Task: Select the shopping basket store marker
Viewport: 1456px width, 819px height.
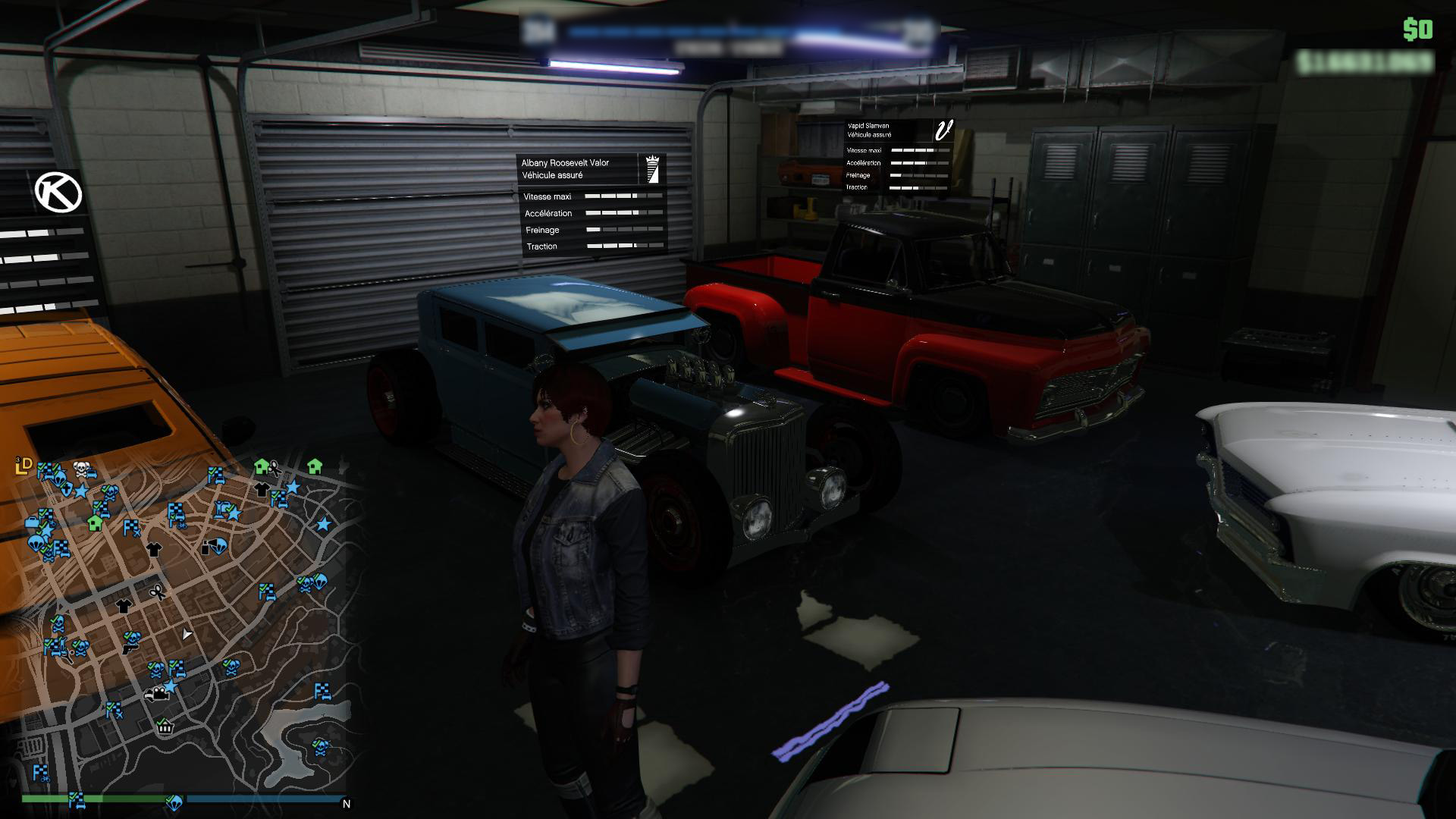Action: (165, 726)
